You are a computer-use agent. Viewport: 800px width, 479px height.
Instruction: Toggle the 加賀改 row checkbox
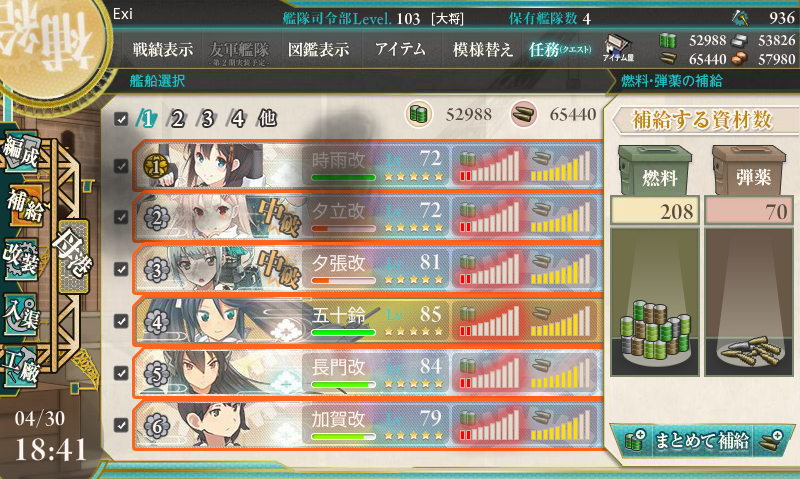[x=121, y=425]
